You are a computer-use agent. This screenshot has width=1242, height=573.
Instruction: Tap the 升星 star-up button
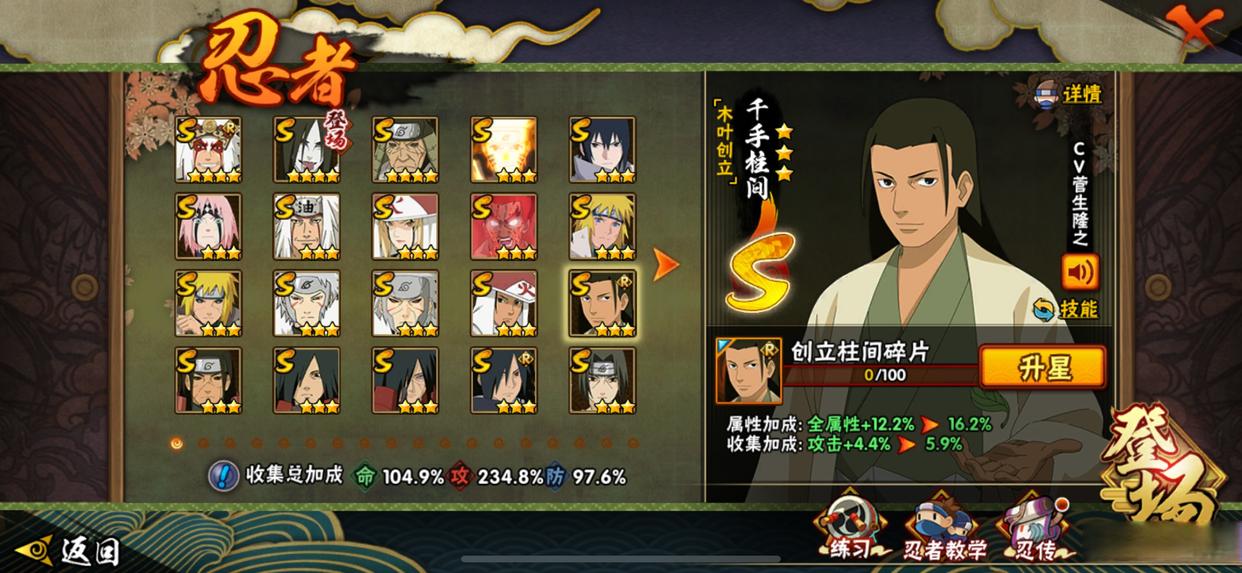click(x=1042, y=368)
